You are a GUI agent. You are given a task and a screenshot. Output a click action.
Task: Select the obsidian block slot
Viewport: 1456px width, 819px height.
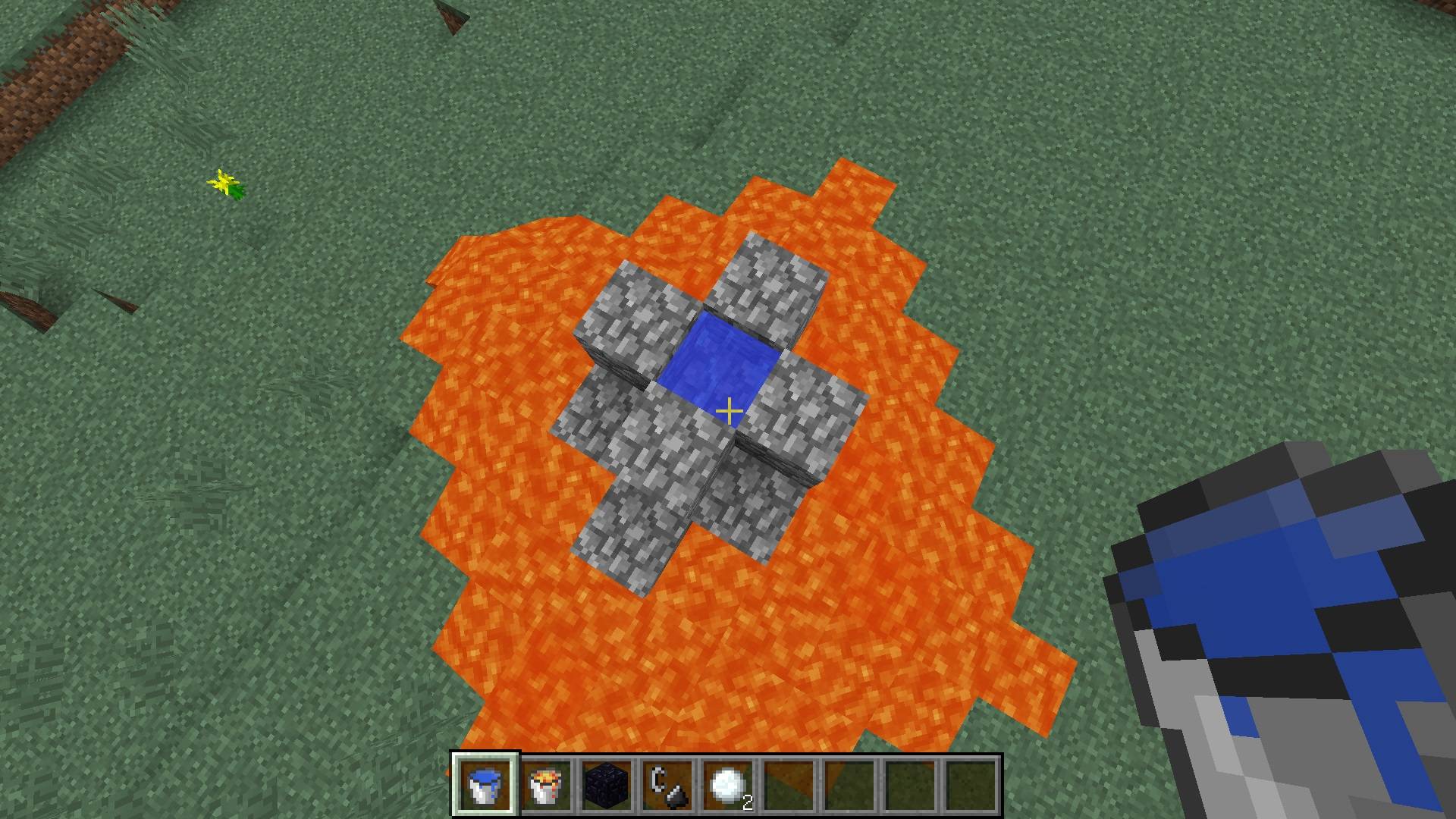pos(607,785)
